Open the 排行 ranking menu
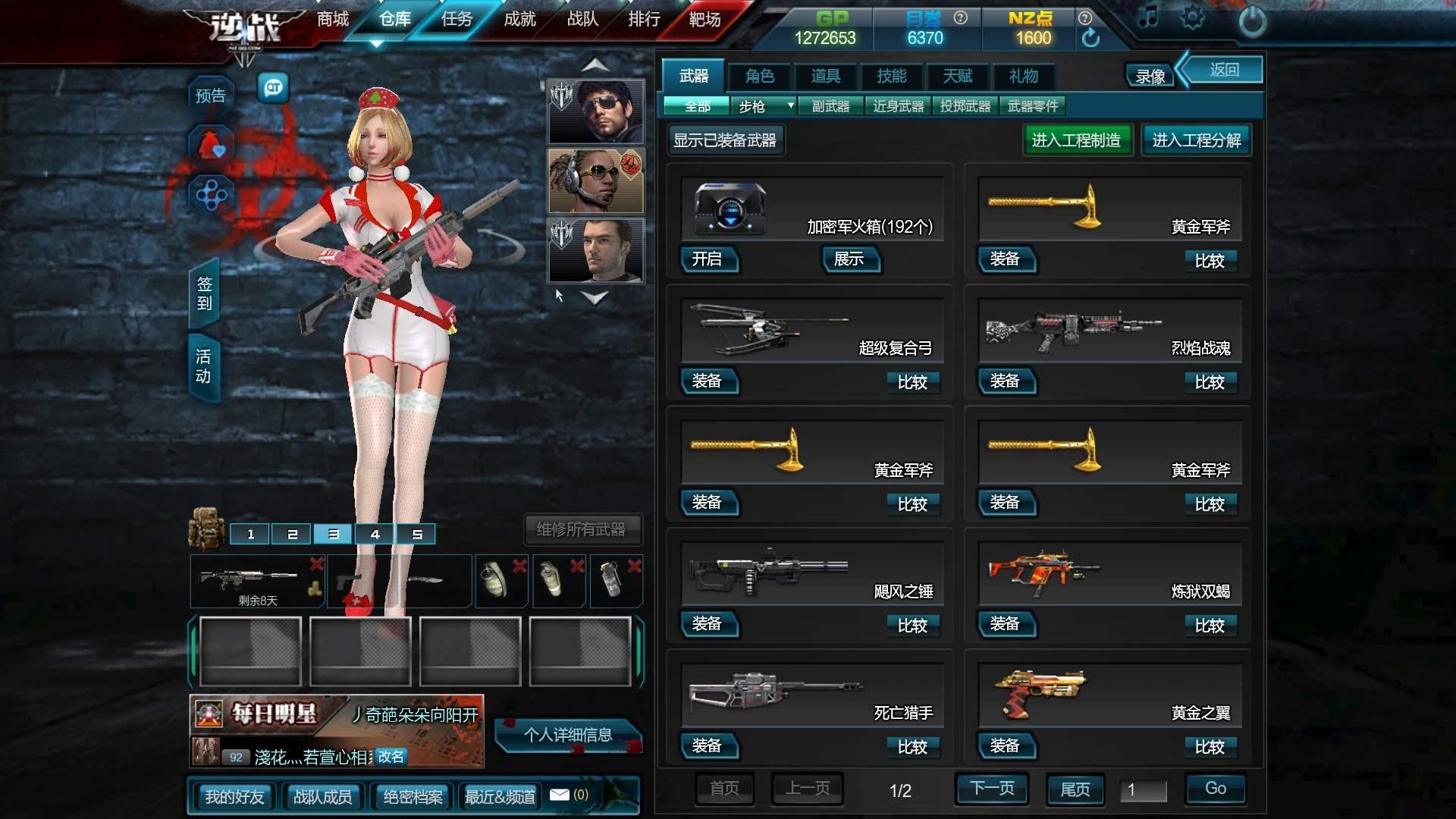The width and height of the screenshot is (1456, 819). (x=644, y=20)
